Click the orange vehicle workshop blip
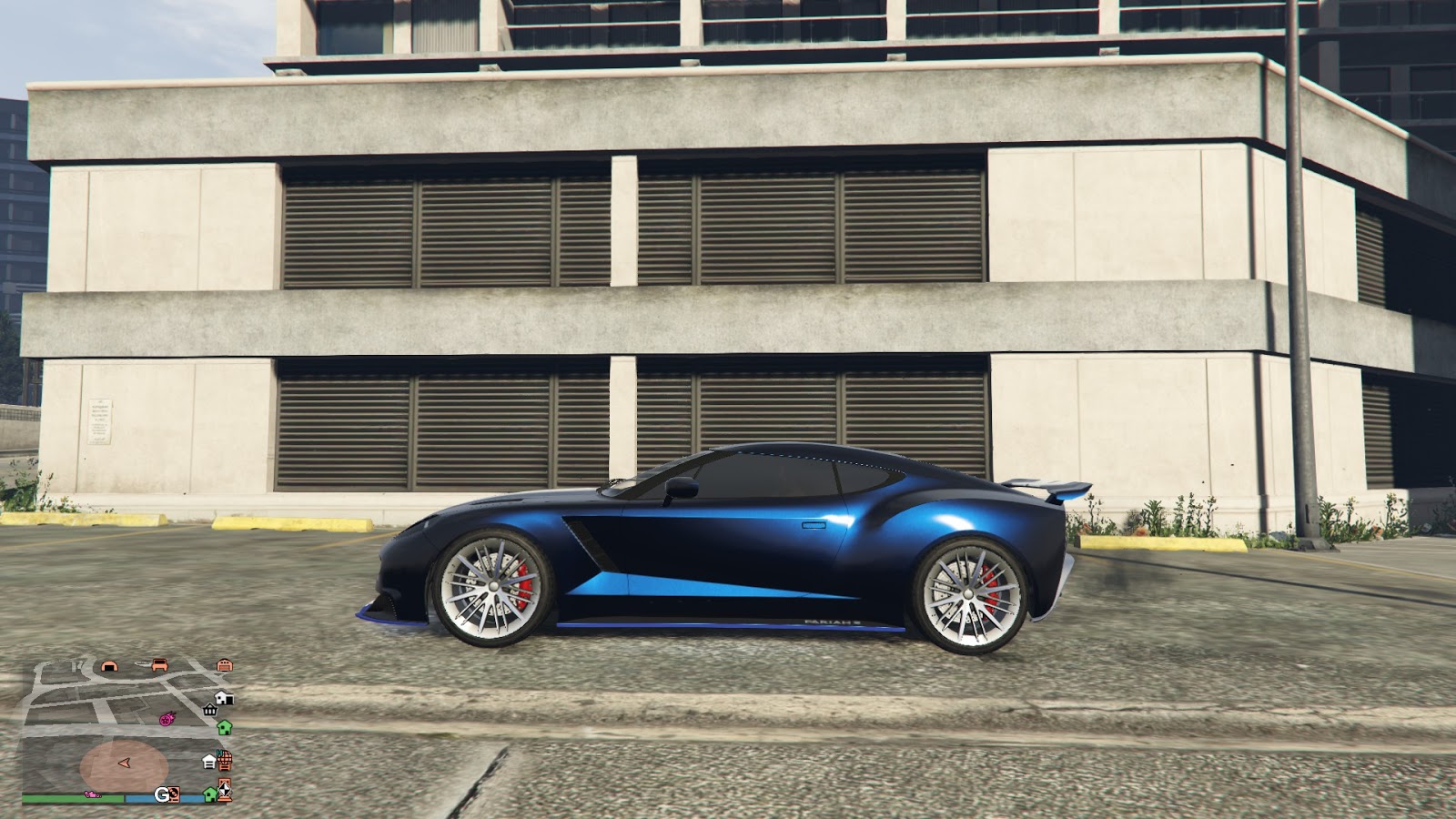The image size is (1456, 819). (x=159, y=665)
